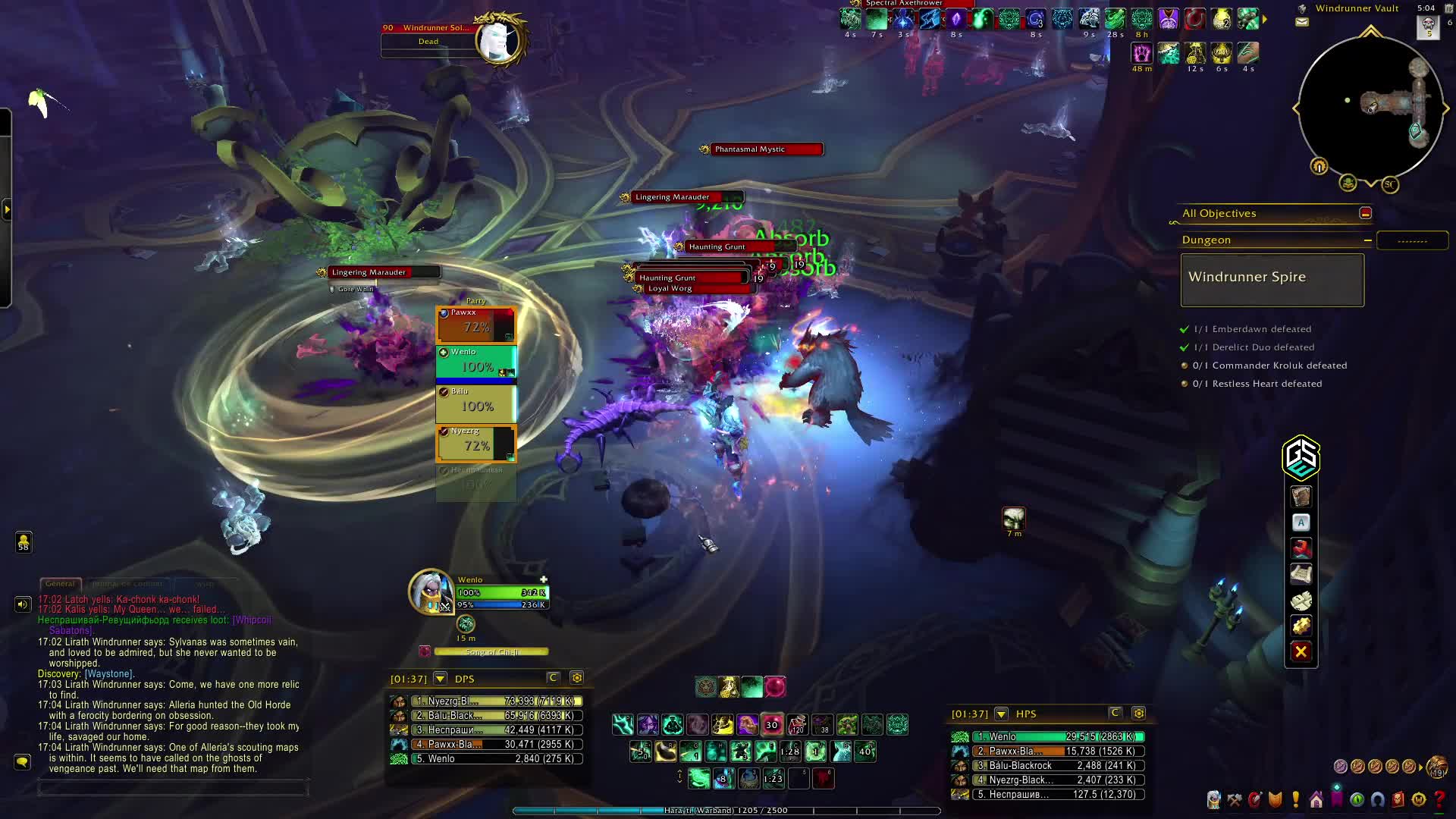Viewport: 1456px width, 819px height.
Task: Open the housing micro menu button
Action: tap(1316, 800)
